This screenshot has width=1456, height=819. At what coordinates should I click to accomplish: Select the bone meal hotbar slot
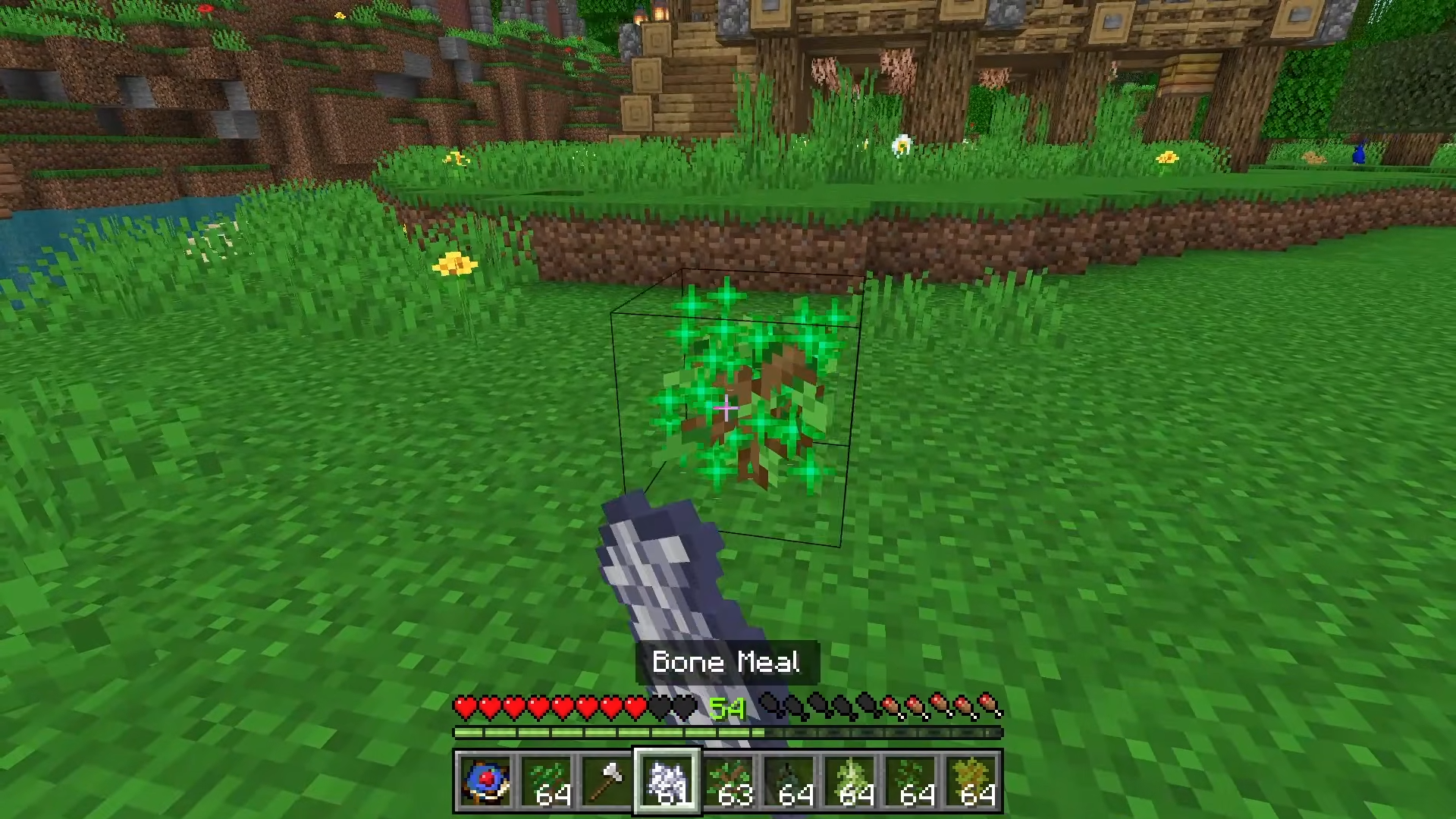pos(667,781)
